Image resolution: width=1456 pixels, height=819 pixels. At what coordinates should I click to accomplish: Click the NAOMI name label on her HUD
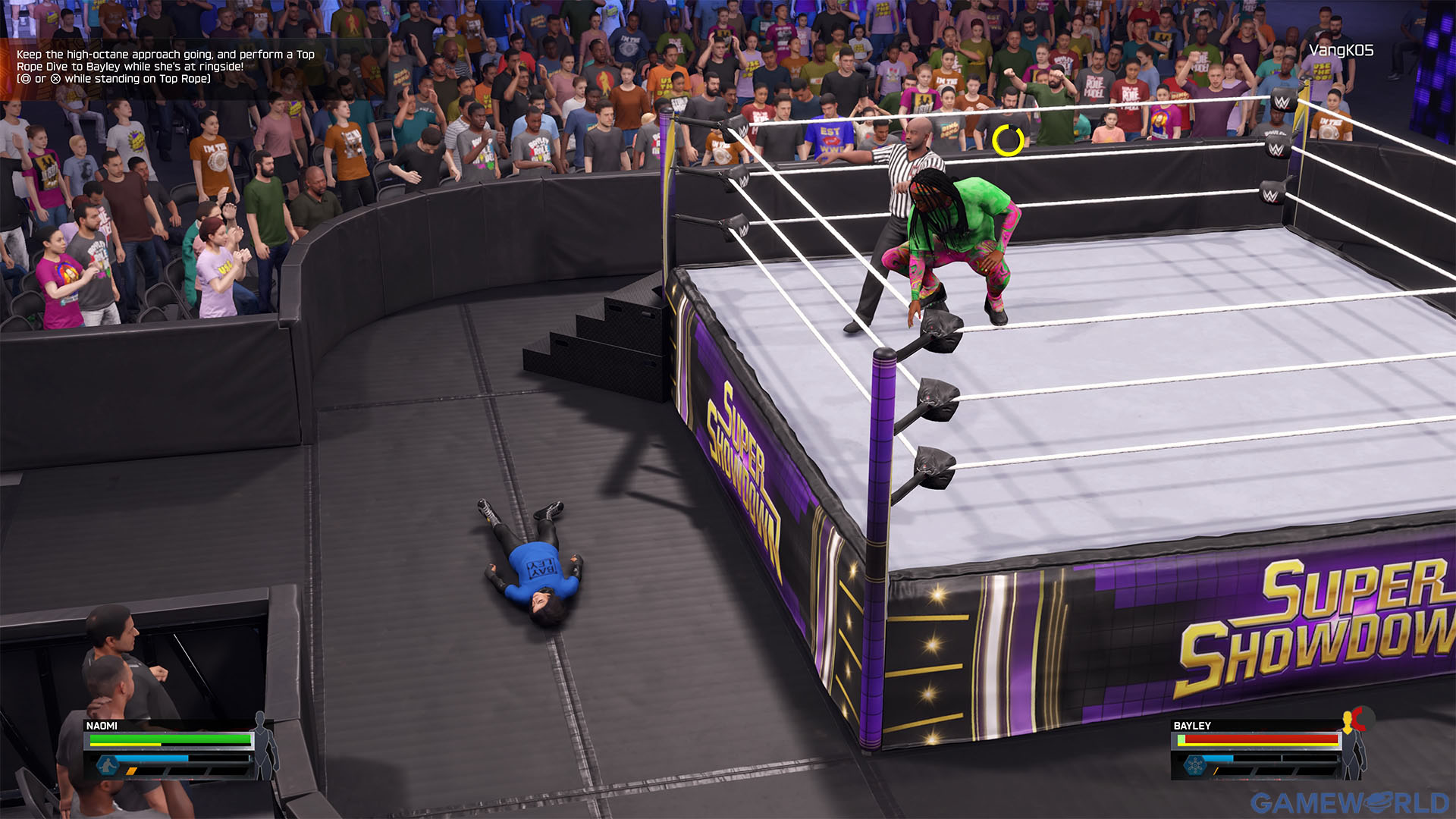click(x=102, y=725)
